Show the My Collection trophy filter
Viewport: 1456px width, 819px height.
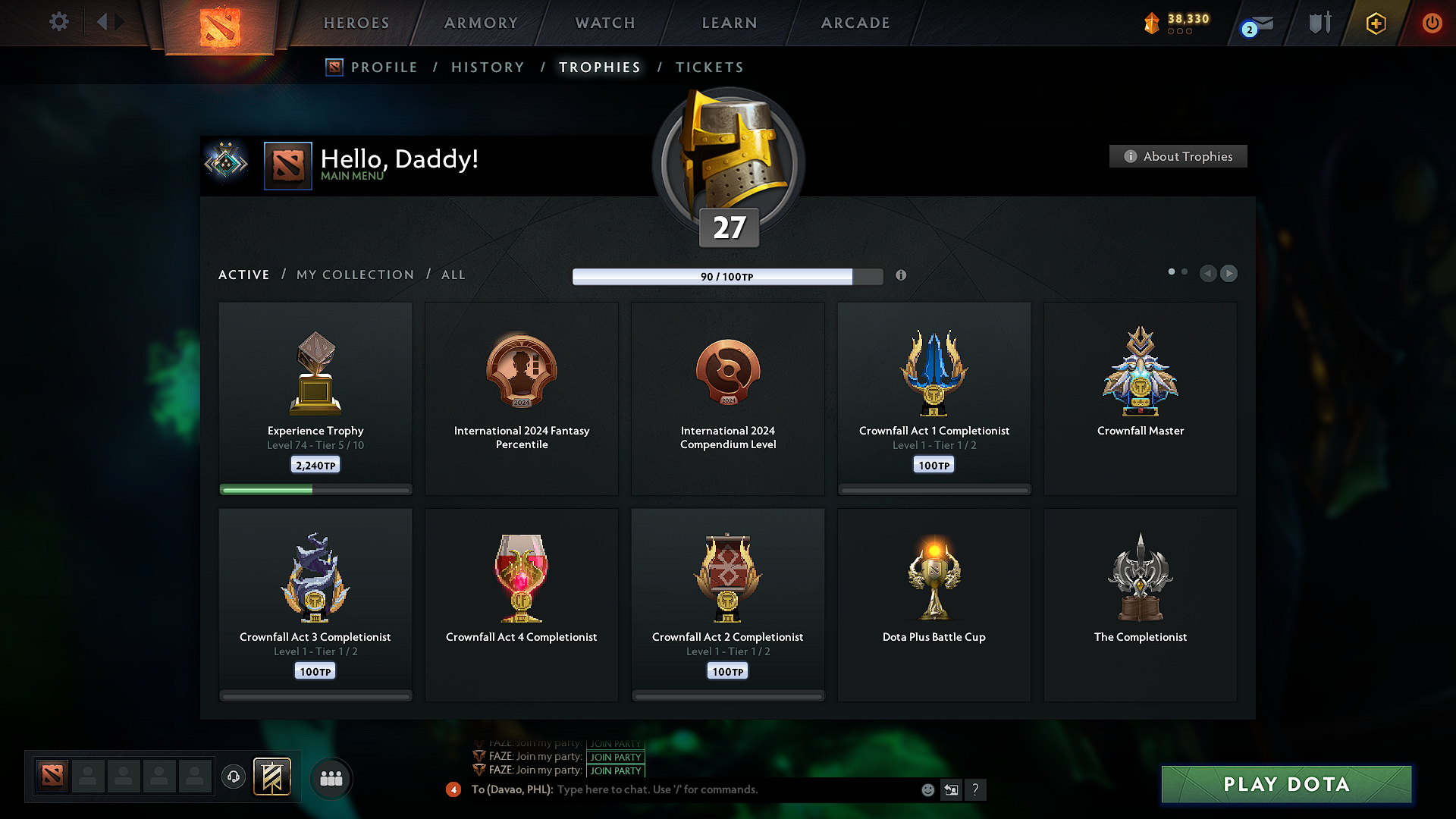(x=355, y=275)
